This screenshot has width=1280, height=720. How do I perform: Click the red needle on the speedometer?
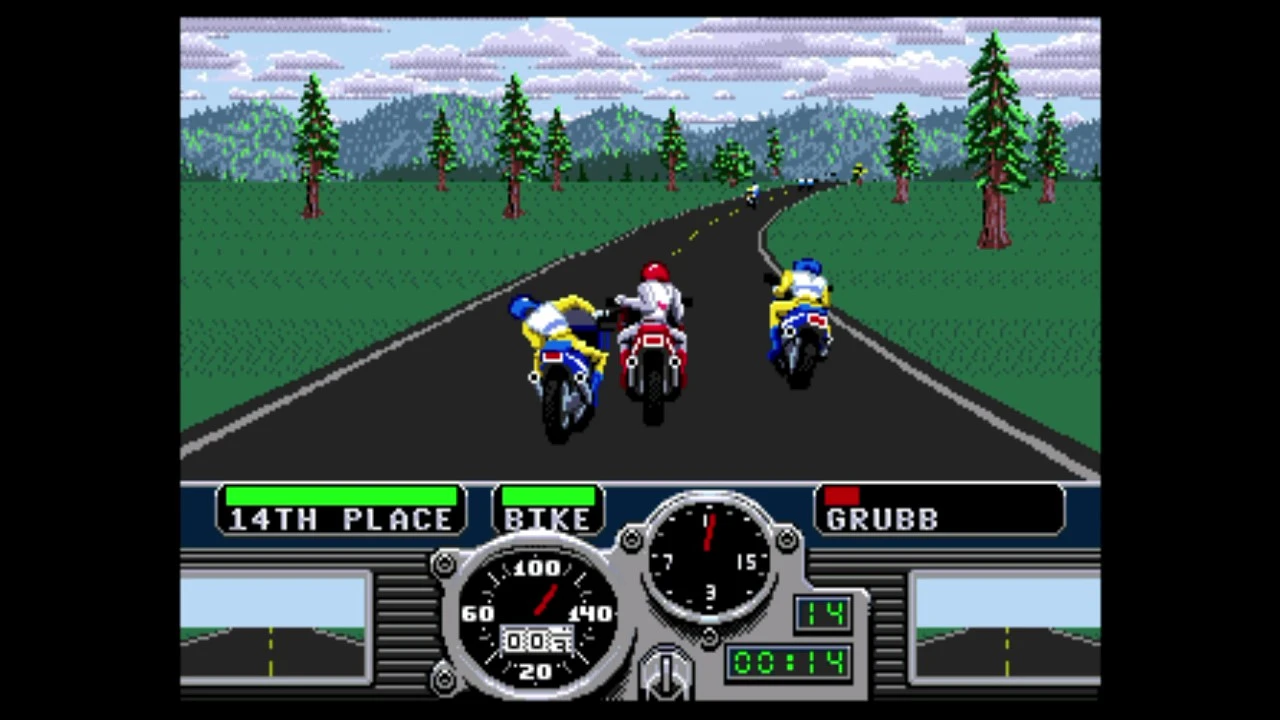tap(545, 600)
